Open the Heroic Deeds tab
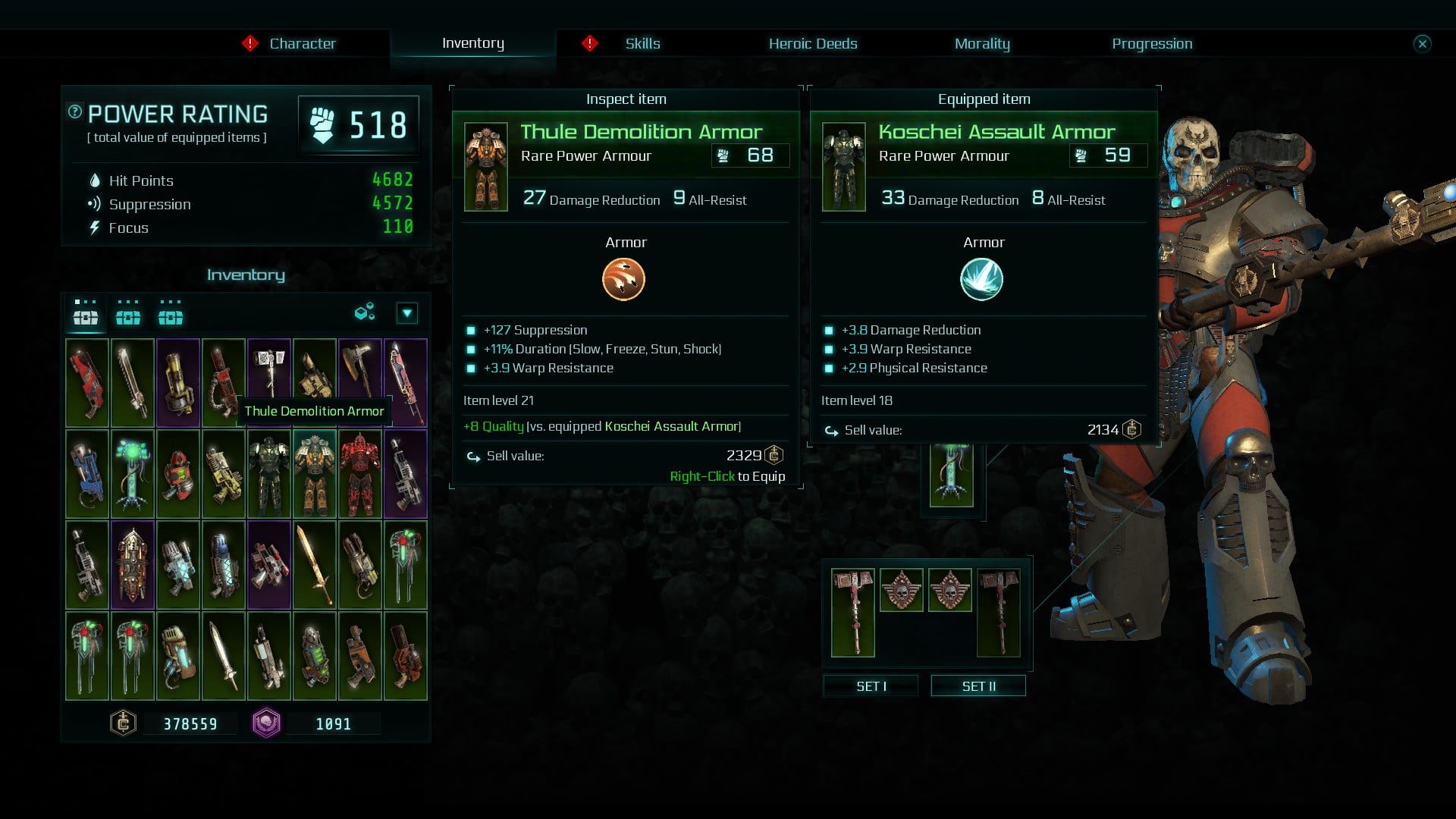This screenshot has width=1456, height=819. point(812,43)
